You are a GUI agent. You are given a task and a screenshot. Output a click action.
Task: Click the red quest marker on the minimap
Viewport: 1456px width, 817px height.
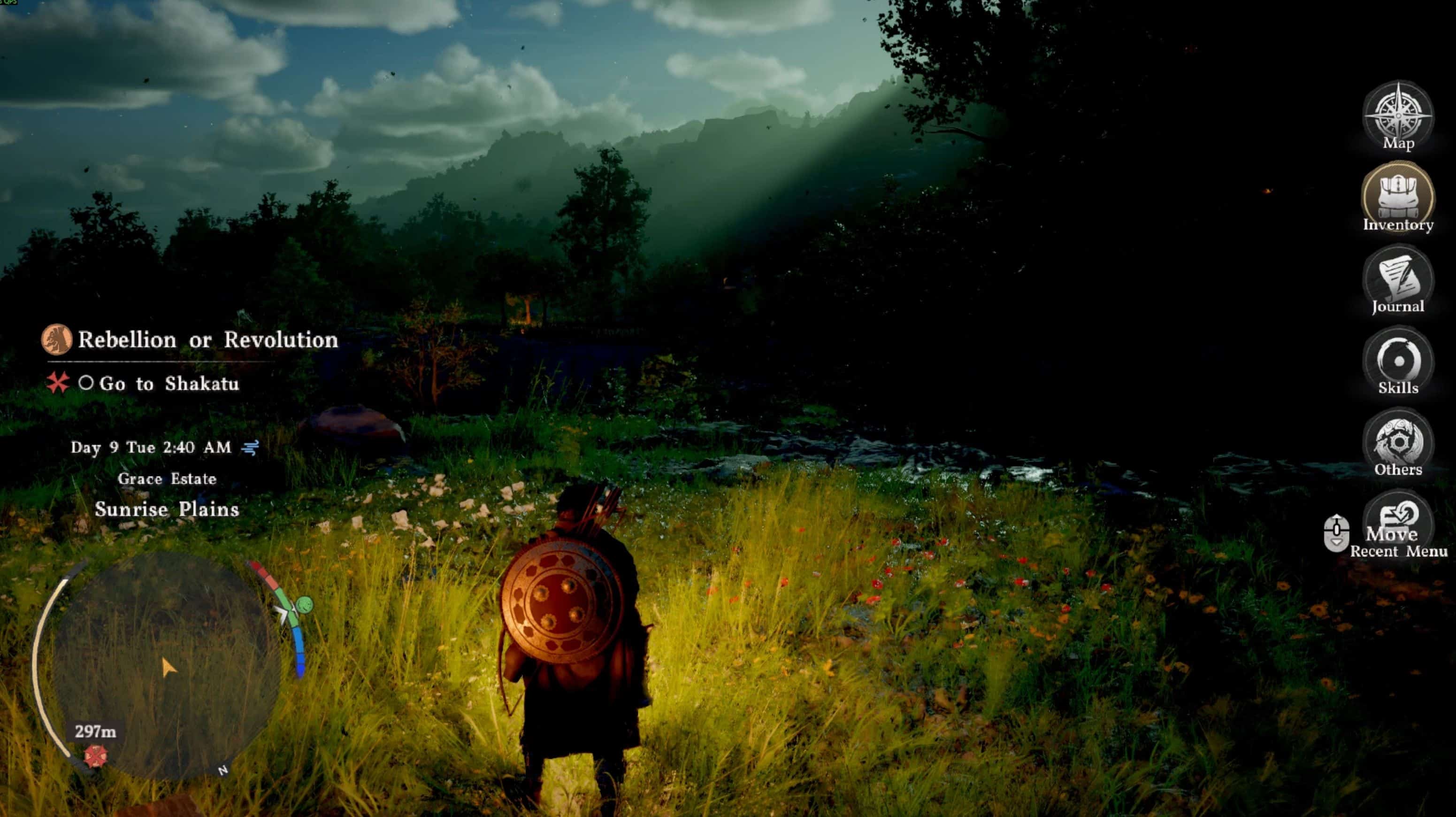(x=95, y=756)
